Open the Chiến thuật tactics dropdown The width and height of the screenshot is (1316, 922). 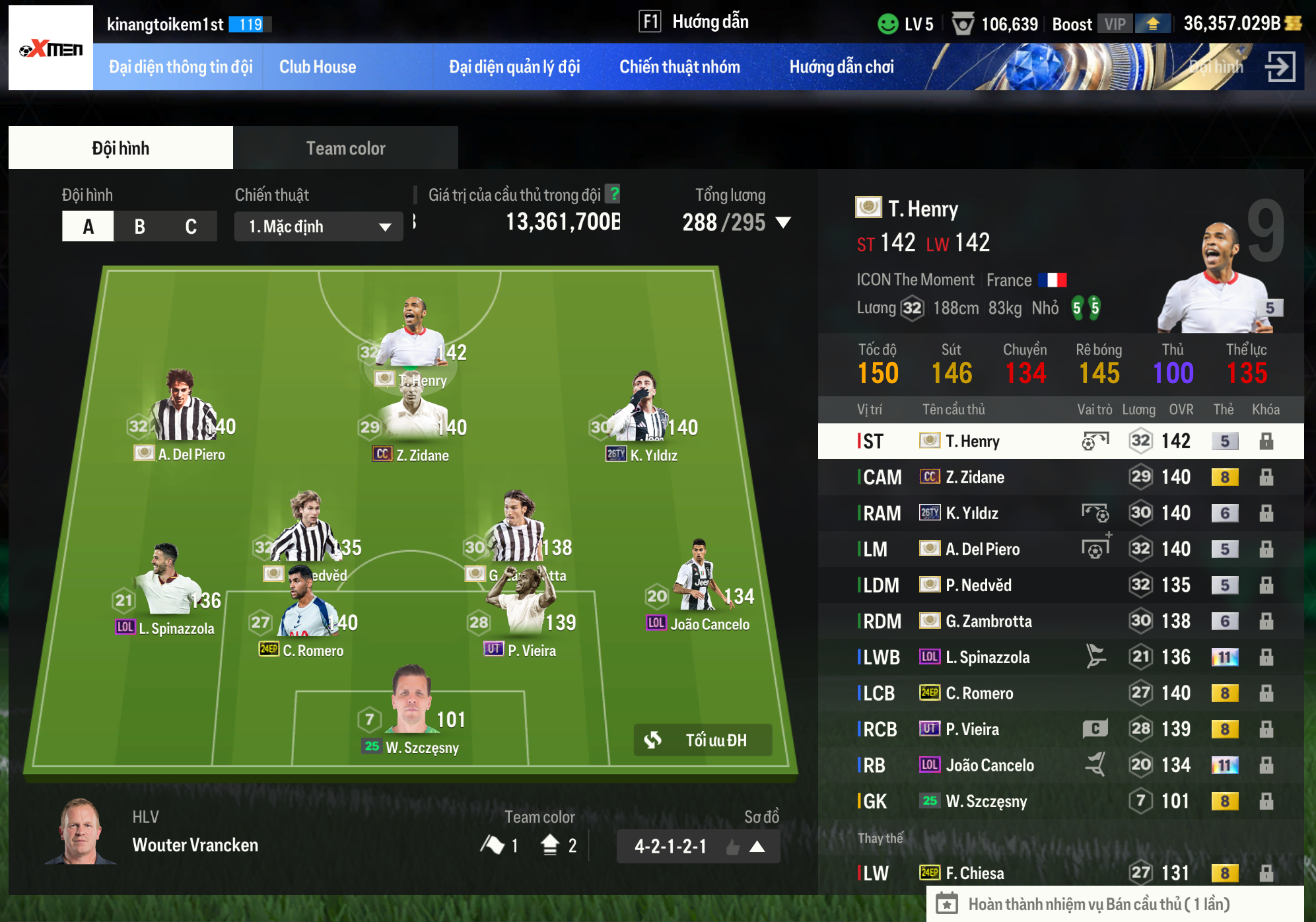click(x=318, y=227)
